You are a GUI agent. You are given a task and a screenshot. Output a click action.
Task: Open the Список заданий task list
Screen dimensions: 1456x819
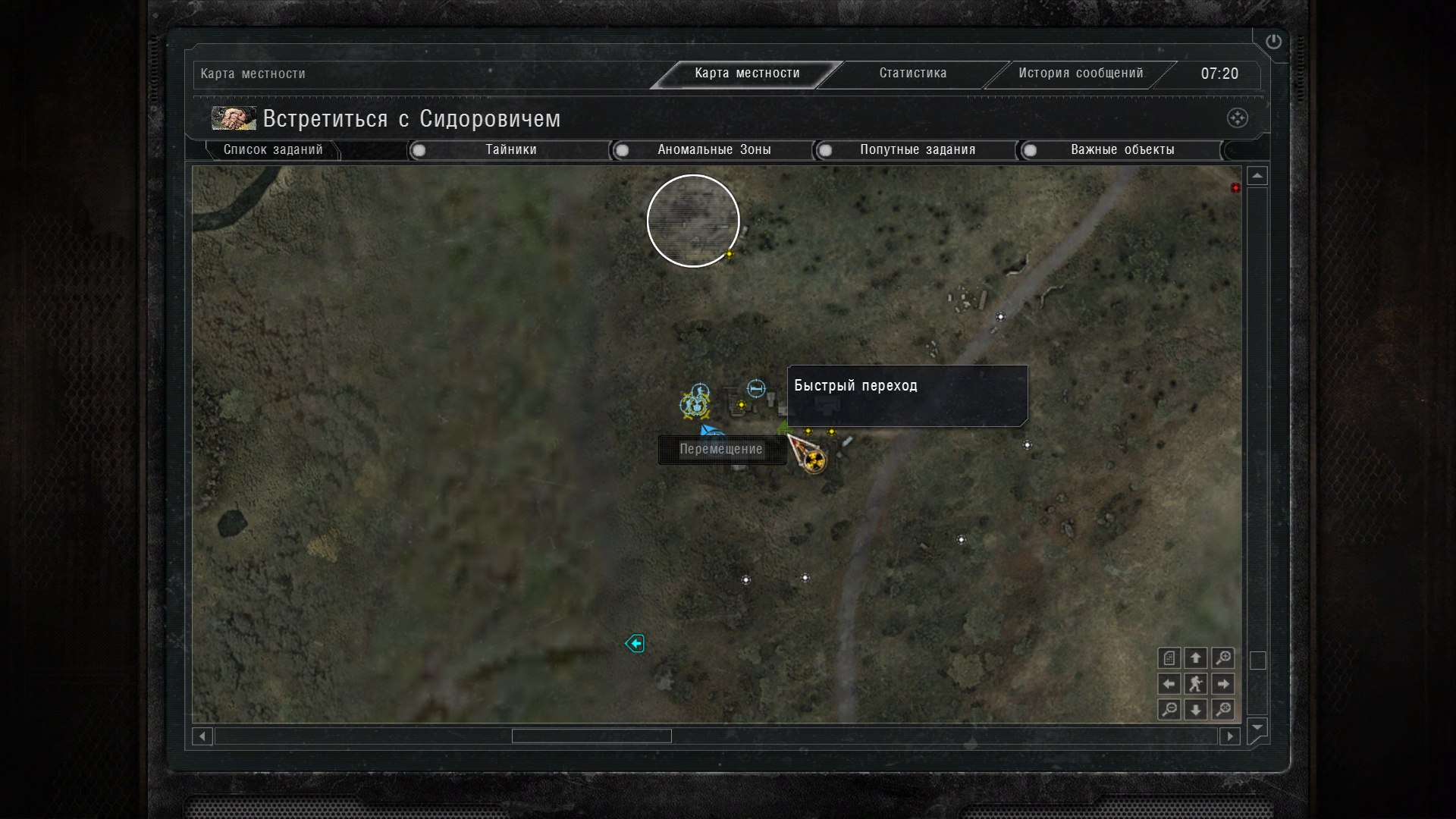[x=273, y=150]
